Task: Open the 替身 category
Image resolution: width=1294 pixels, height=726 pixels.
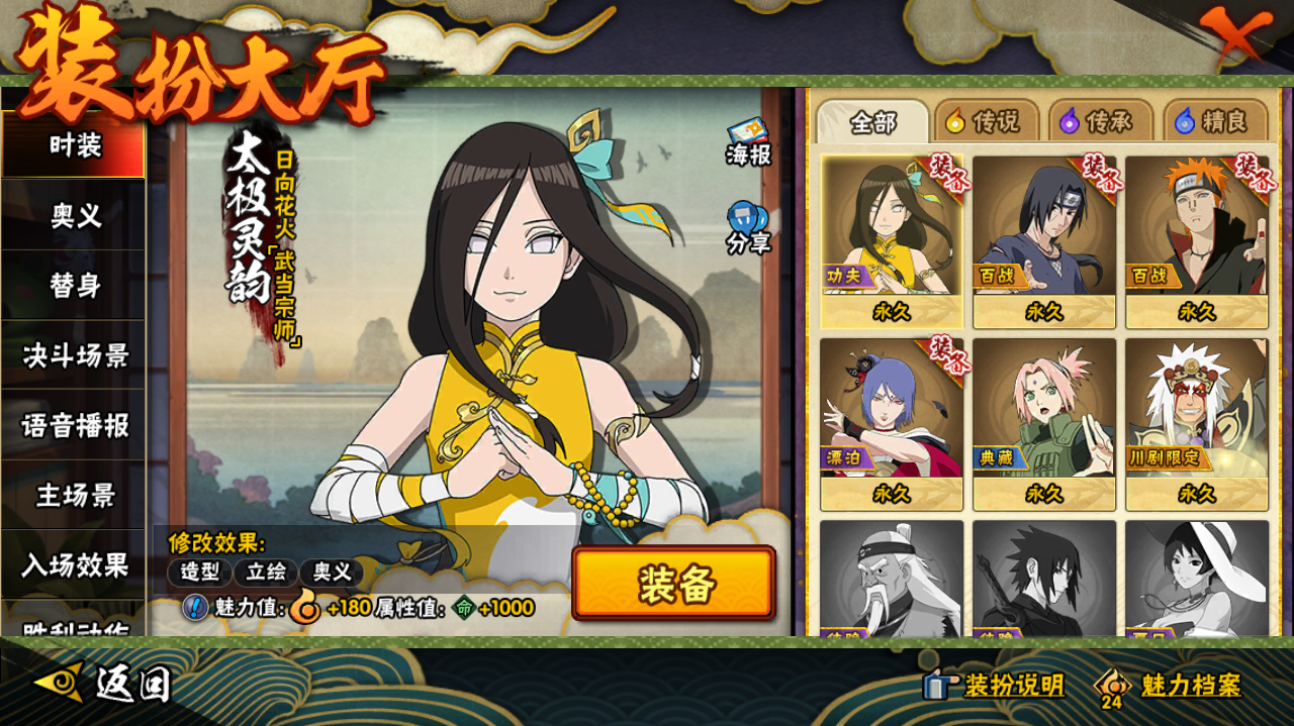Action: point(74,286)
